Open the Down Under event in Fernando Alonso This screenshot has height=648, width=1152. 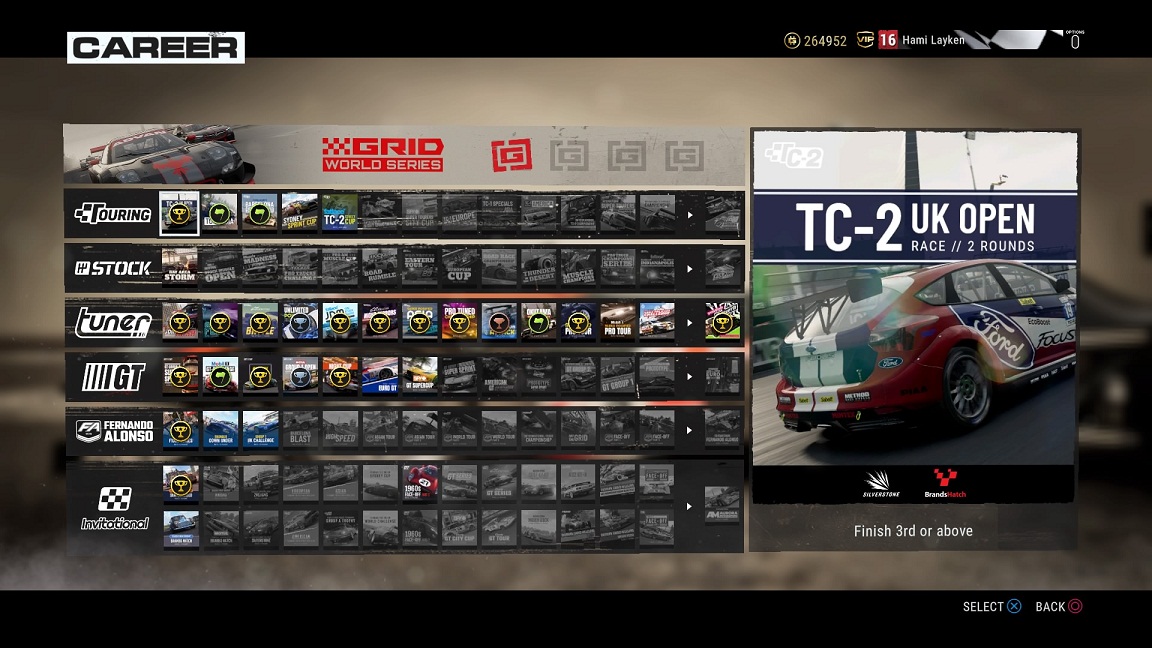pyautogui.click(x=220, y=430)
